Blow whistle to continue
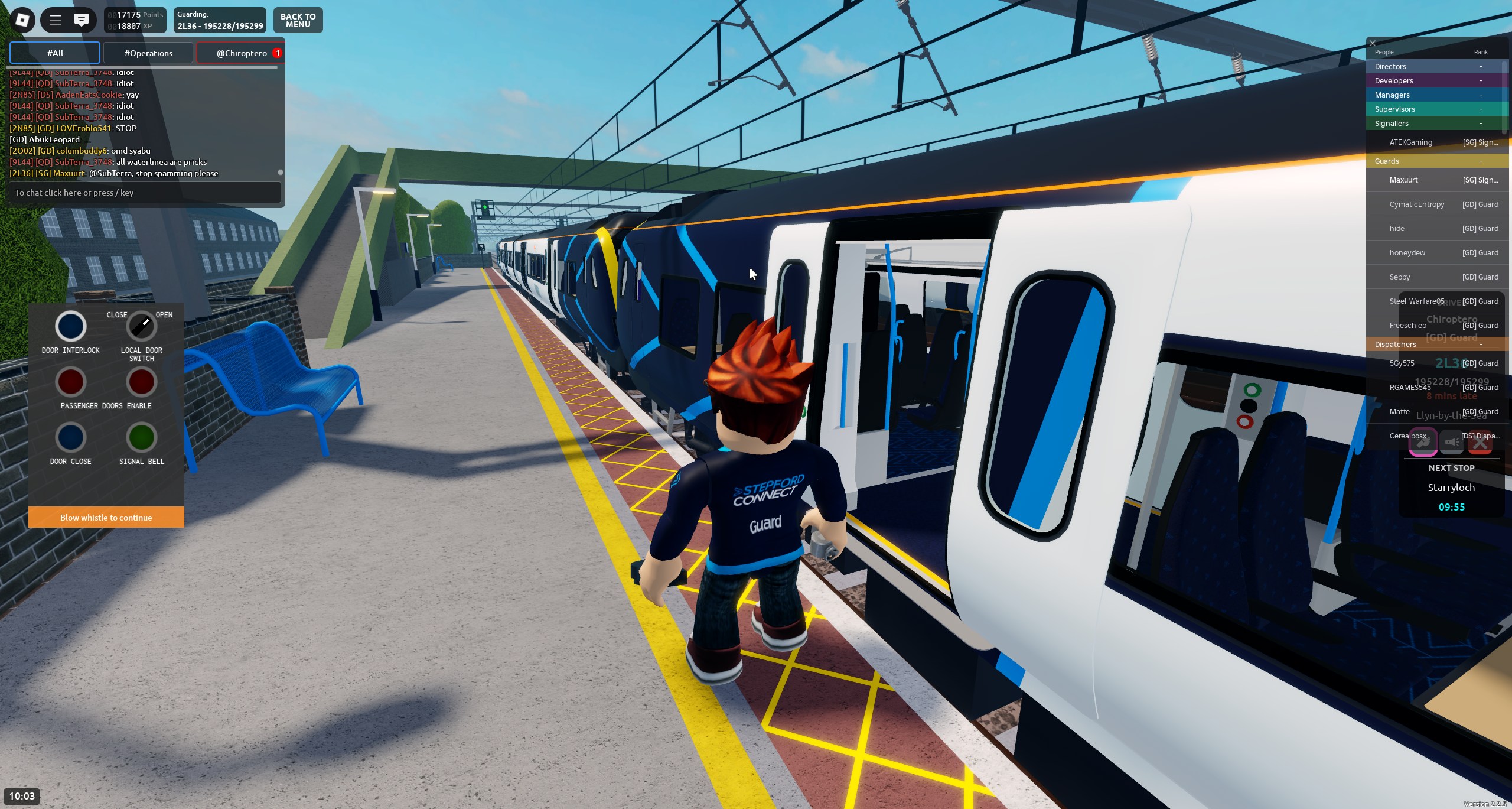The width and height of the screenshot is (1512, 809). tap(106, 518)
